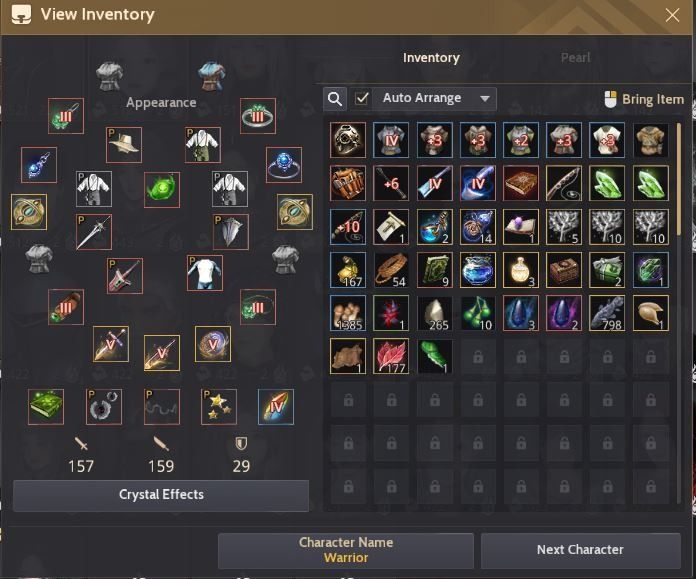
Task: Select the +10 fishing rod item
Action: click(x=349, y=227)
